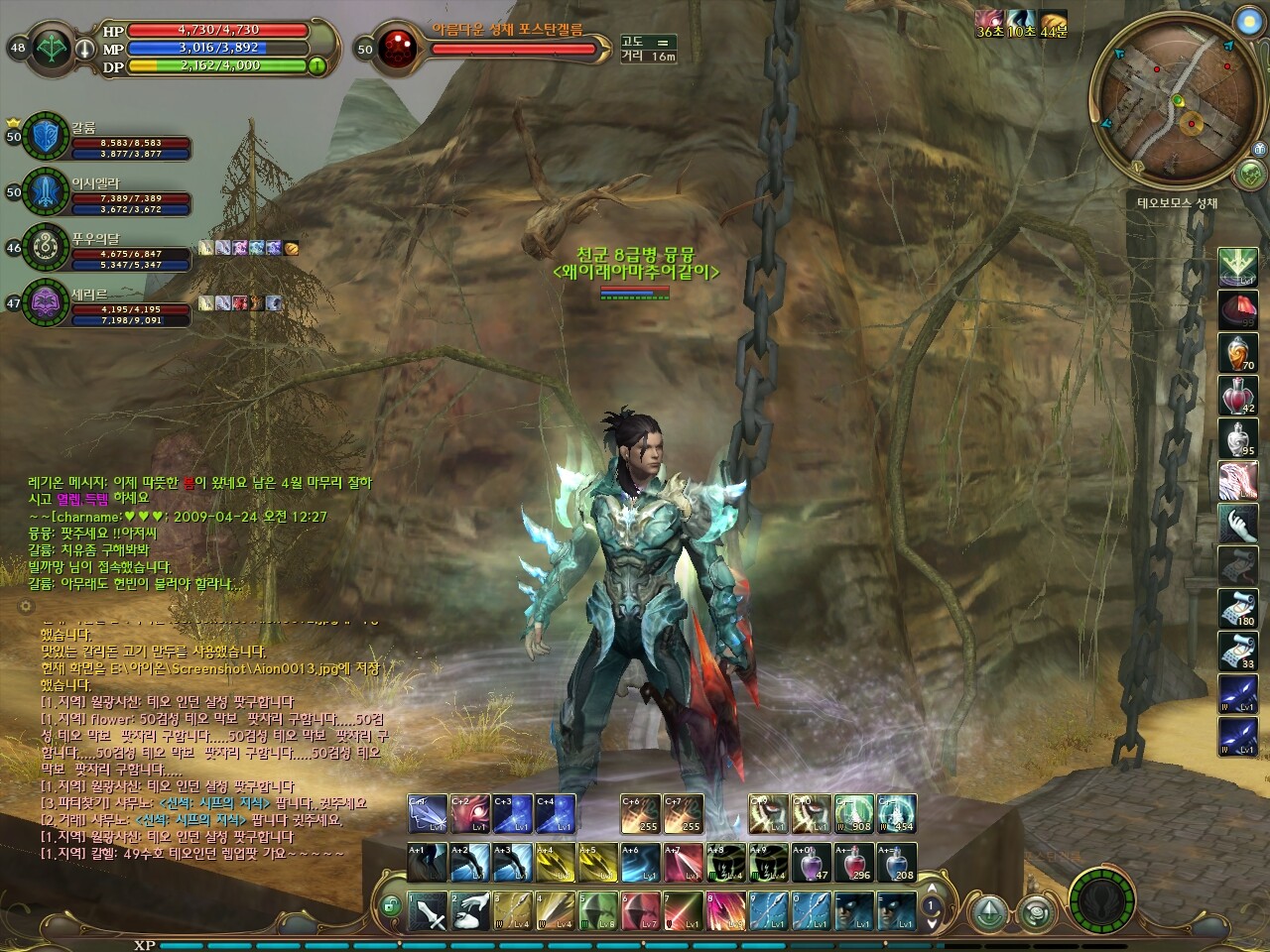This screenshot has width=1270, height=952.
Task: Toggle the green hotbar lock button
Action: [x=391, y=904]
